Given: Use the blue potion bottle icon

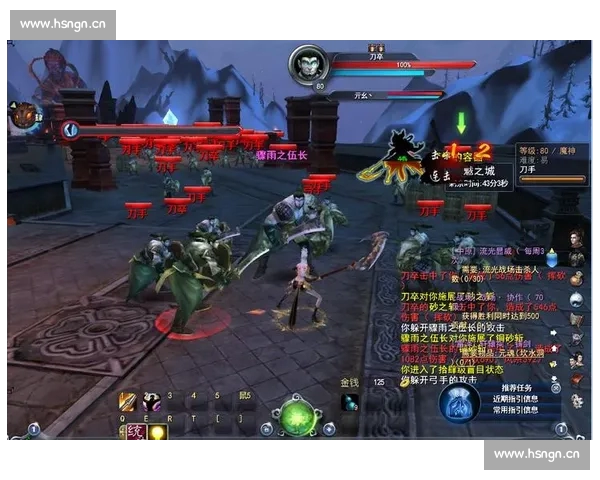Looking at the screenshot, I should click(551, 257).
